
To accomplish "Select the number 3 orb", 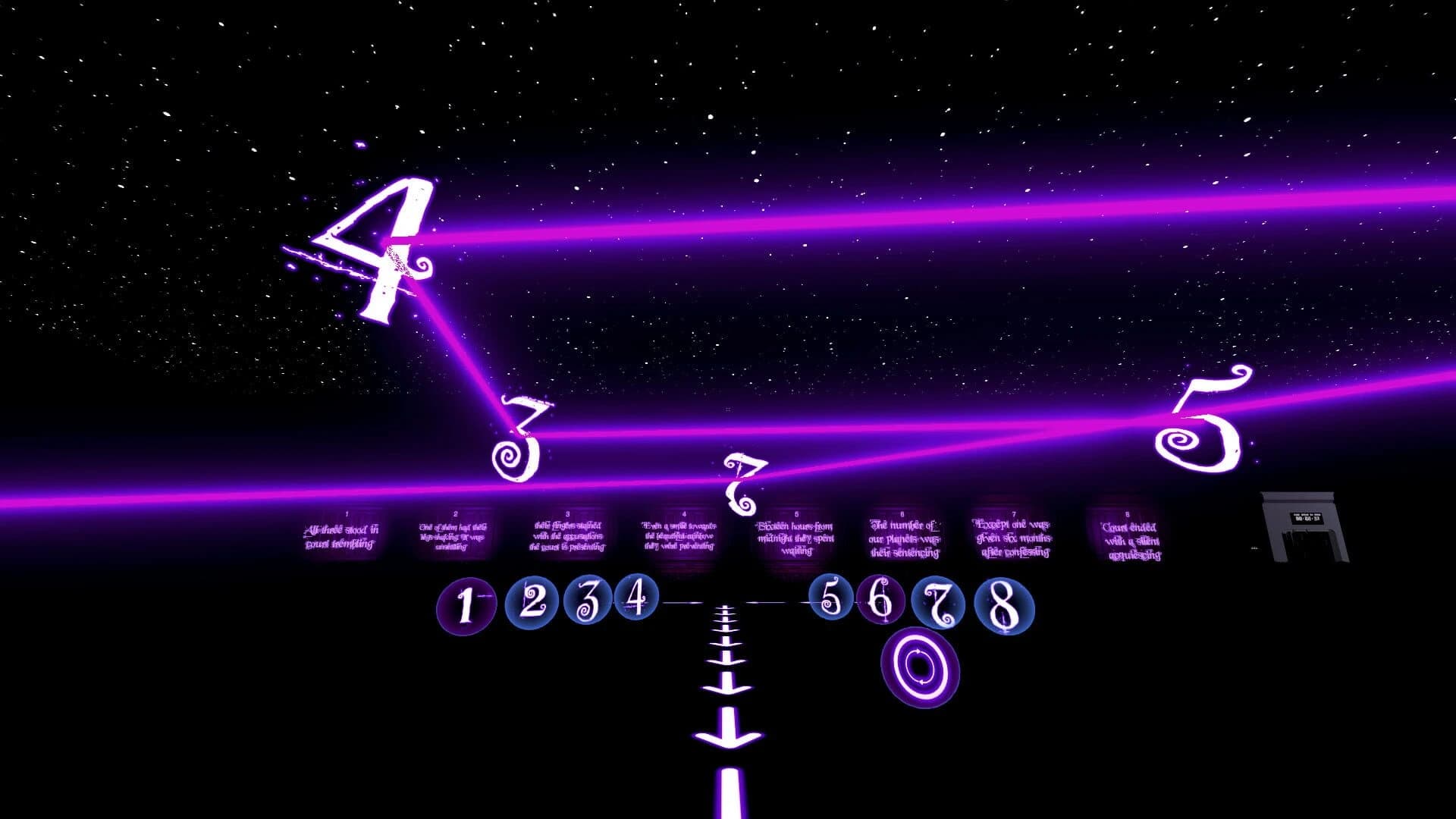I will [588, 604].
